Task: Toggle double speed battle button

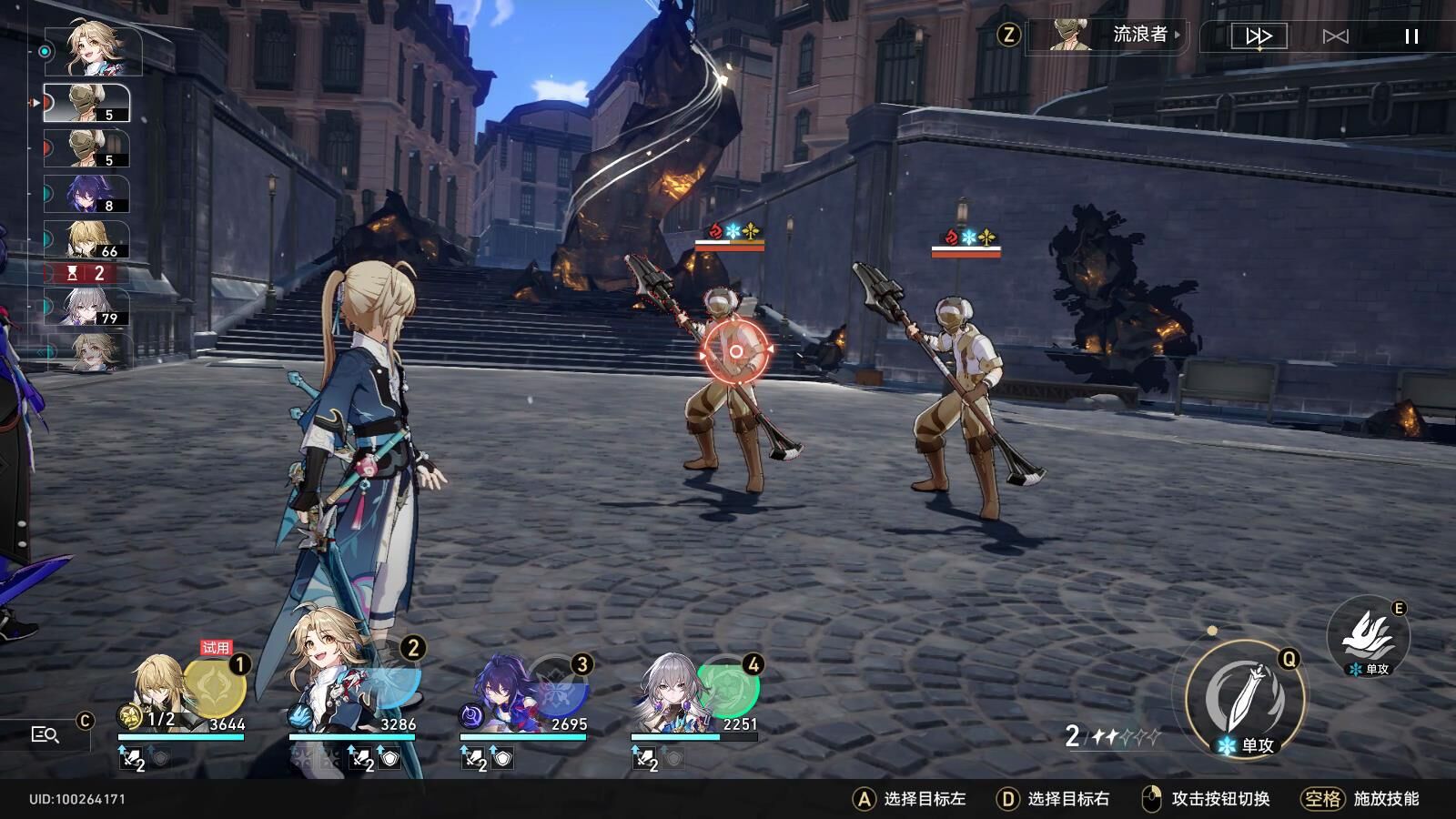Action: [x=1259, y=36]
